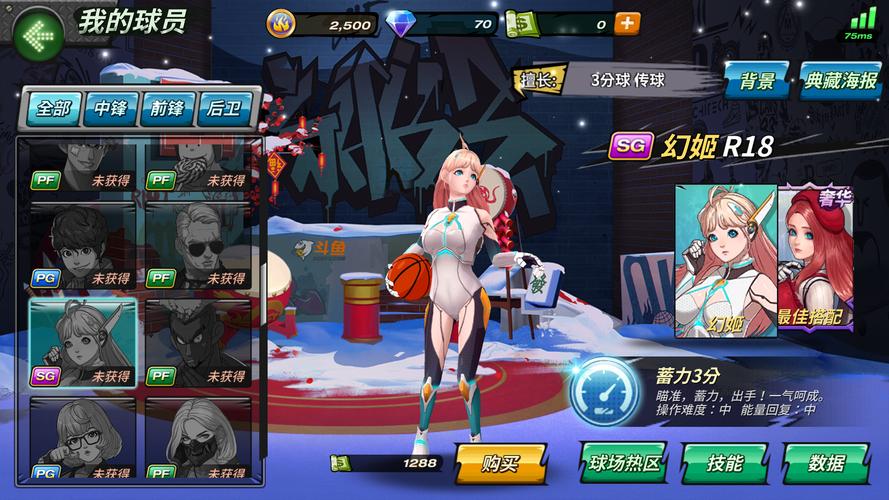Tap the 蓄力3分 charged three-pointer skill icon
The height and width of the screenshot is (500, 889).
(x=603, y=391)
